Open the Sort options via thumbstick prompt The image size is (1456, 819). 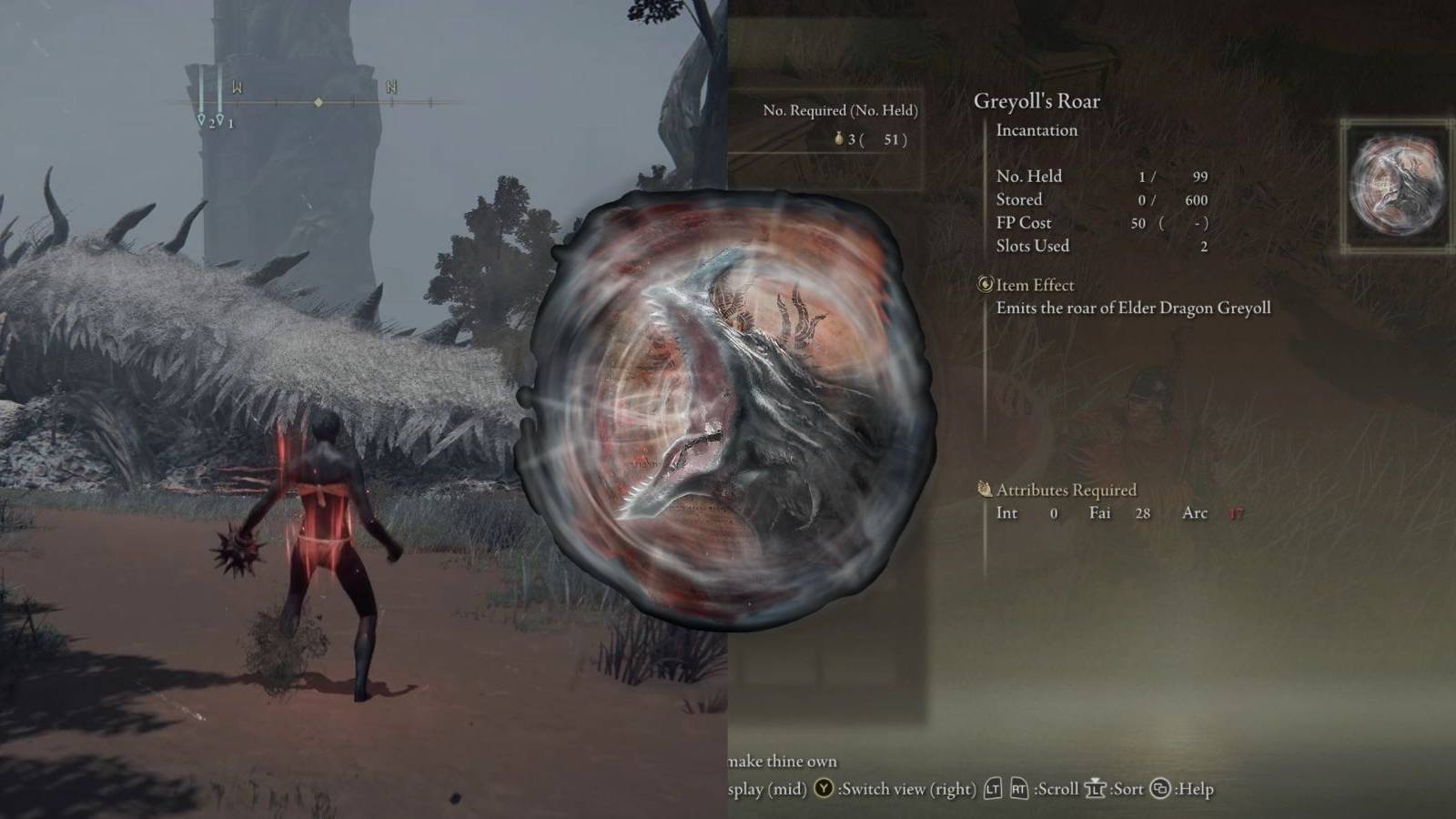(x=1097, y=788)
